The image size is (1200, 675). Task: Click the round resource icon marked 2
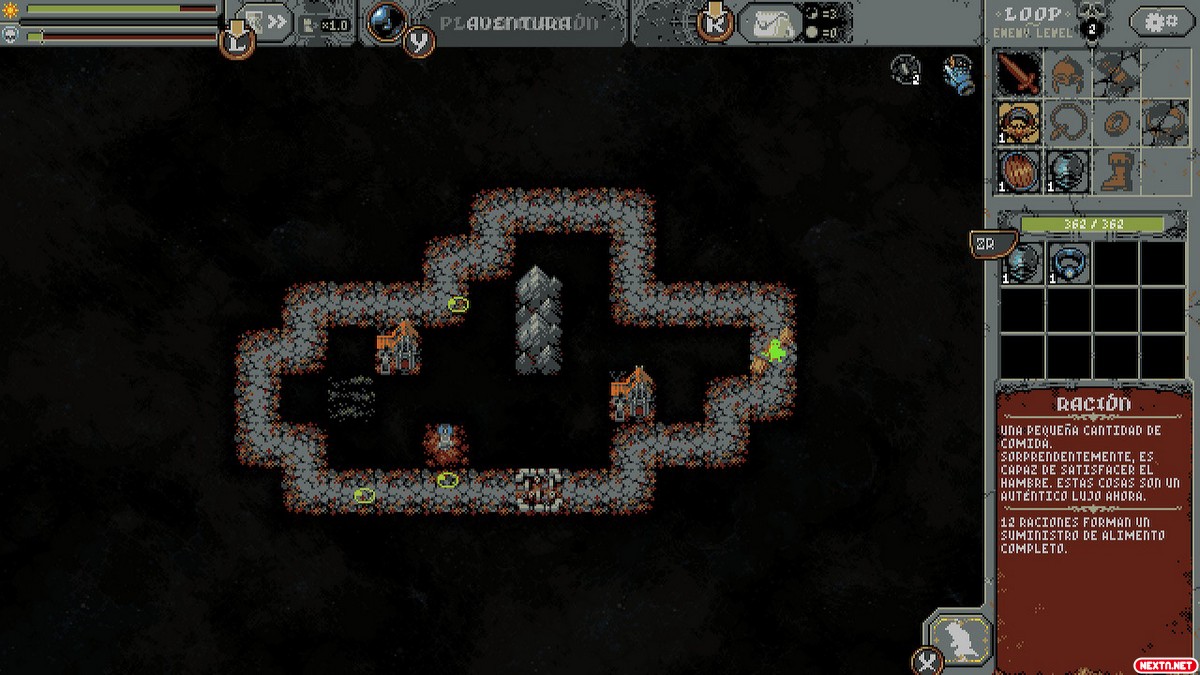tap(906, 69)
